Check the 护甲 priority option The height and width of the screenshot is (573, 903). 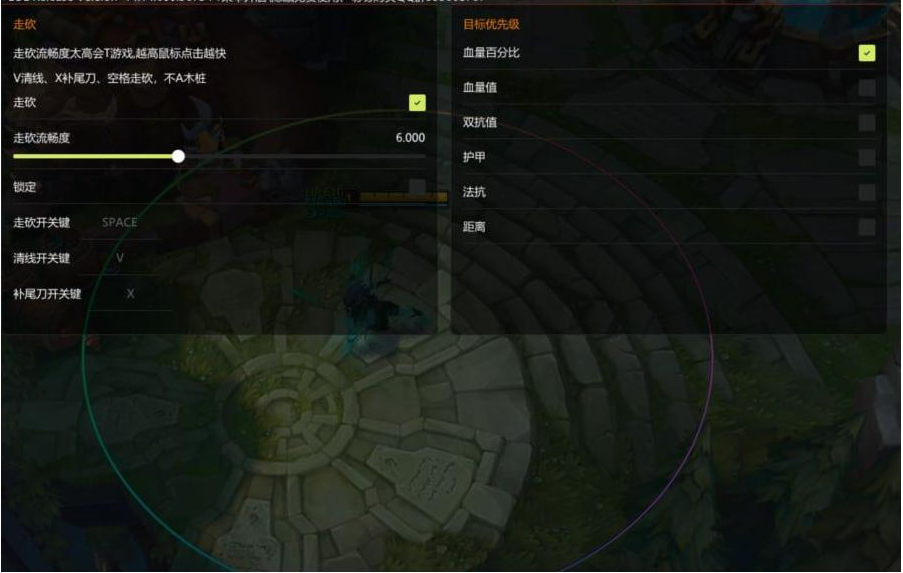tap(866, 157)
